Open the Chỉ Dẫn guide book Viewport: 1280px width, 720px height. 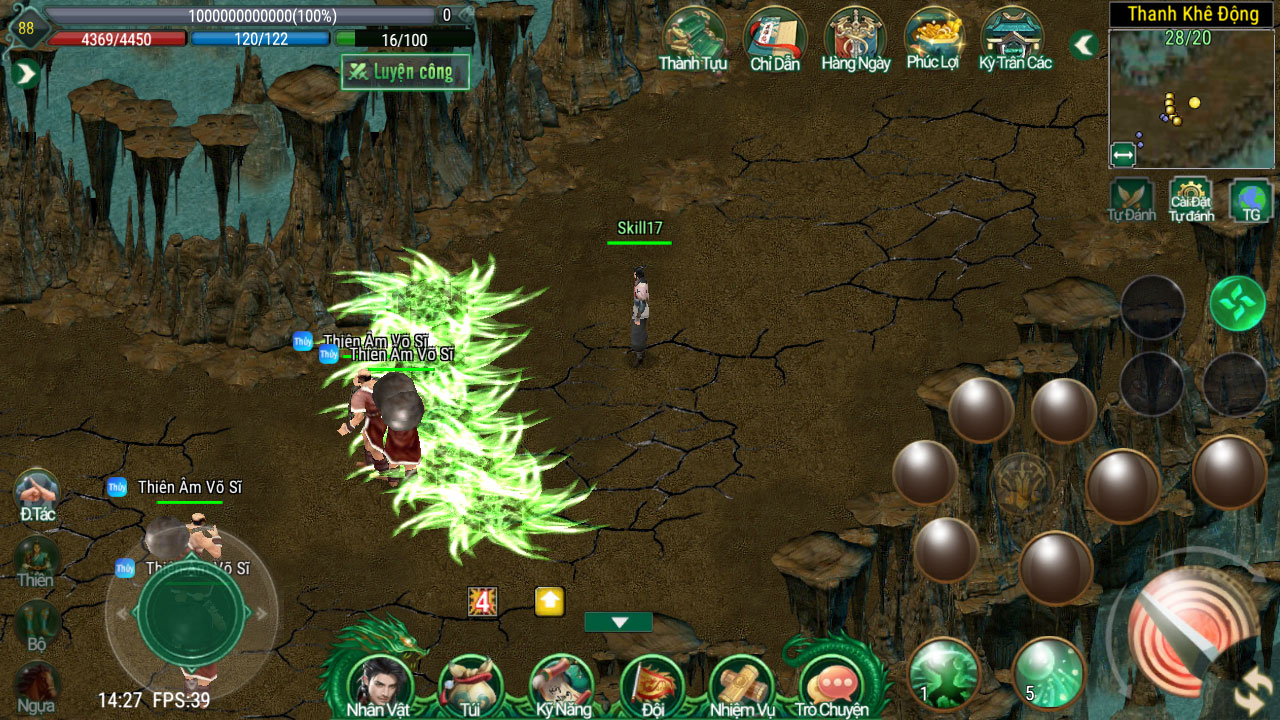(x=775, y=38)
